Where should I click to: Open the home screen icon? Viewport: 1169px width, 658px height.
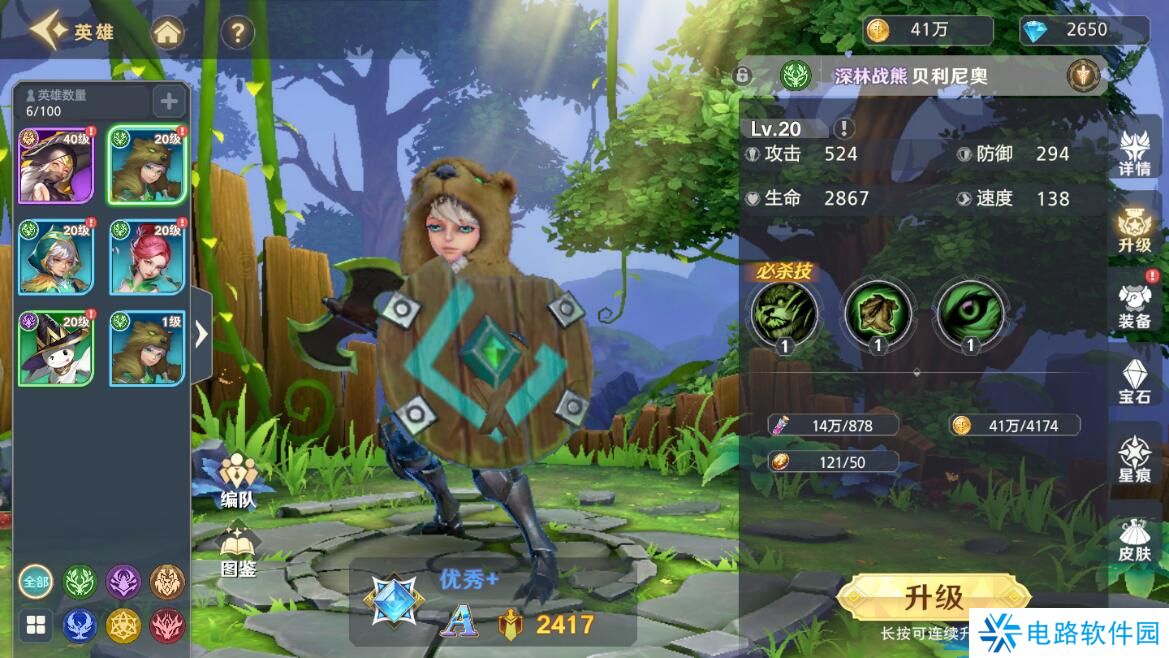pos(168,33)
